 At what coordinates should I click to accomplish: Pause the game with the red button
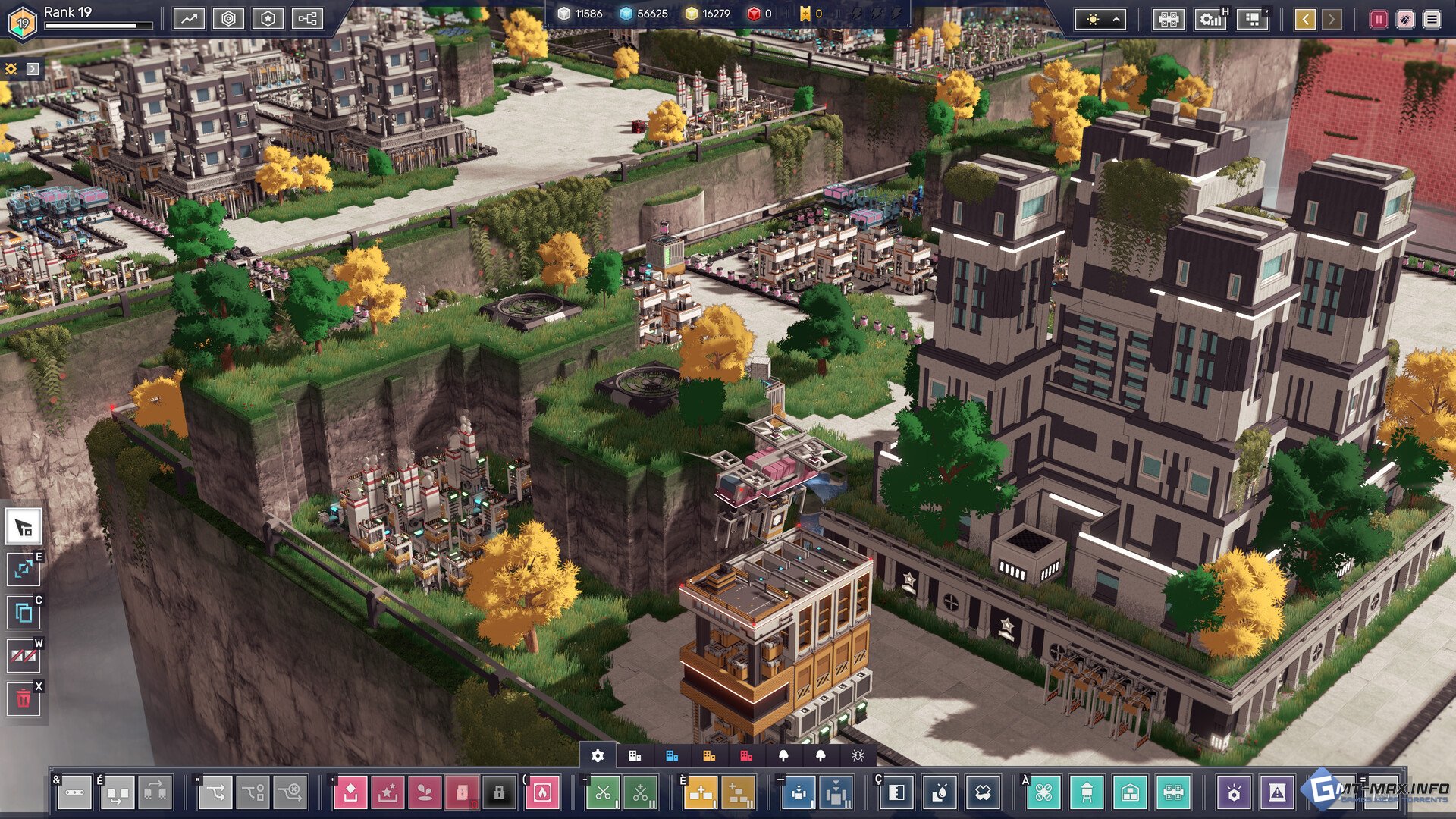1379,19
